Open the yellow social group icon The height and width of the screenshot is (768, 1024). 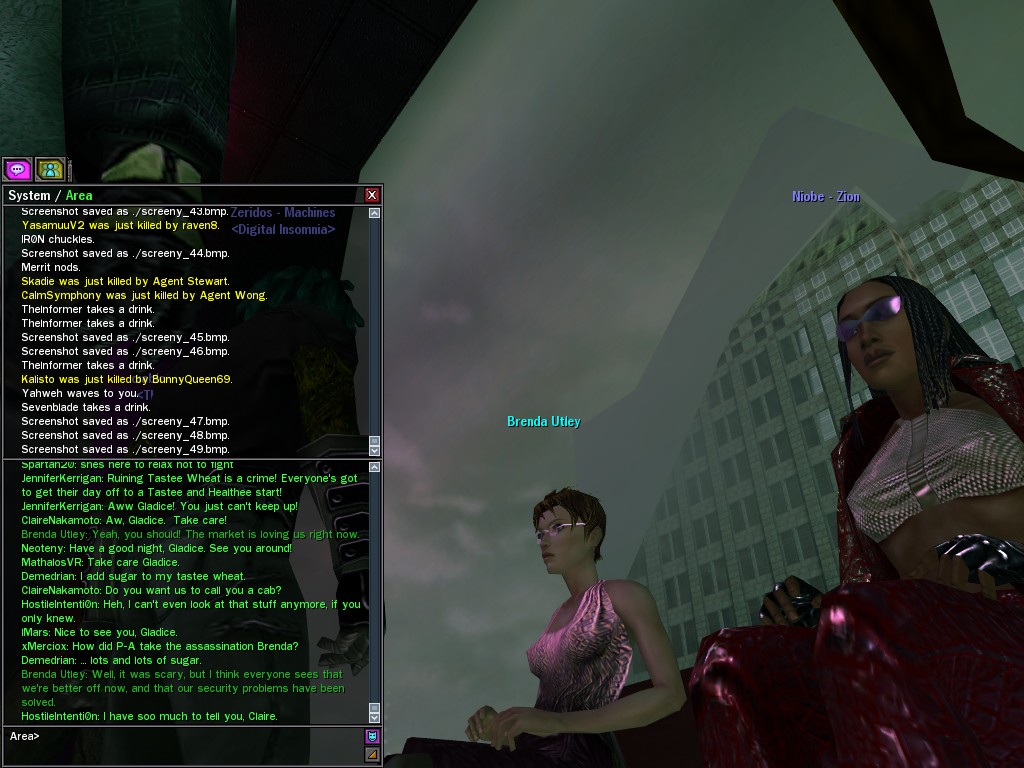point(50,169)
